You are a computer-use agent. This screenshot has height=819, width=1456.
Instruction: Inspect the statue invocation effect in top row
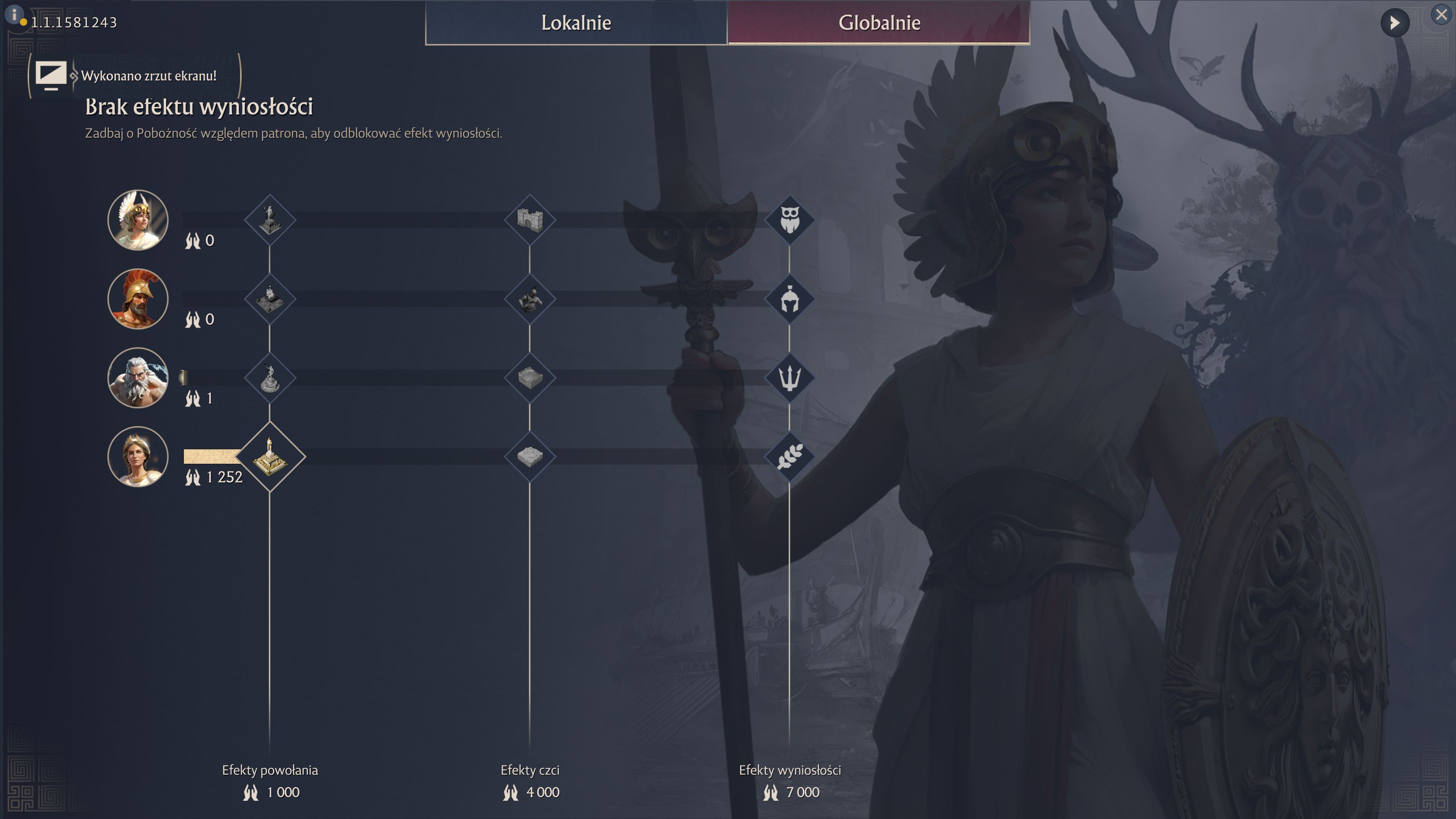(270, 220)
